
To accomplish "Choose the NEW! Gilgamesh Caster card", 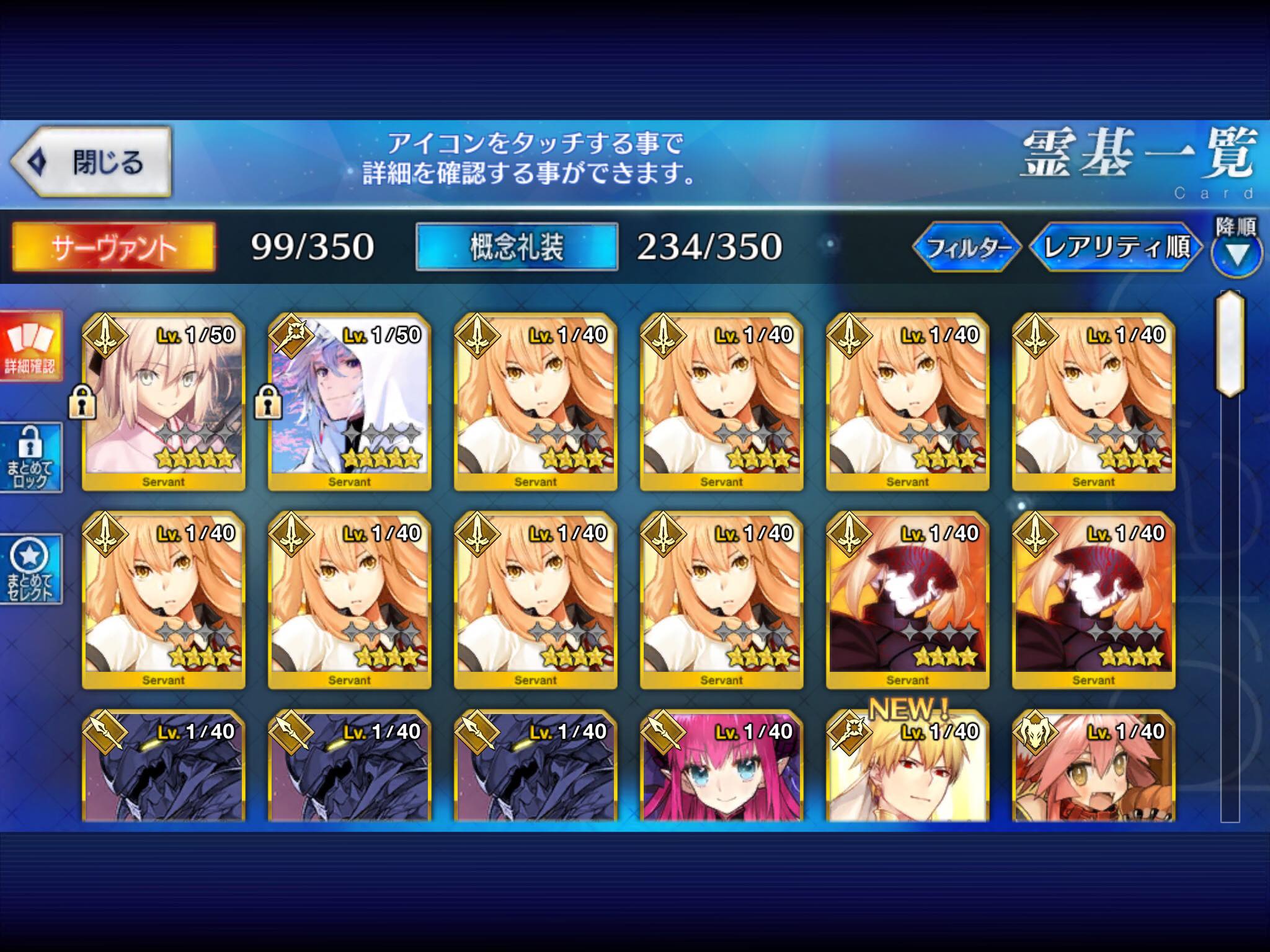I will click(x=908, y=767).
